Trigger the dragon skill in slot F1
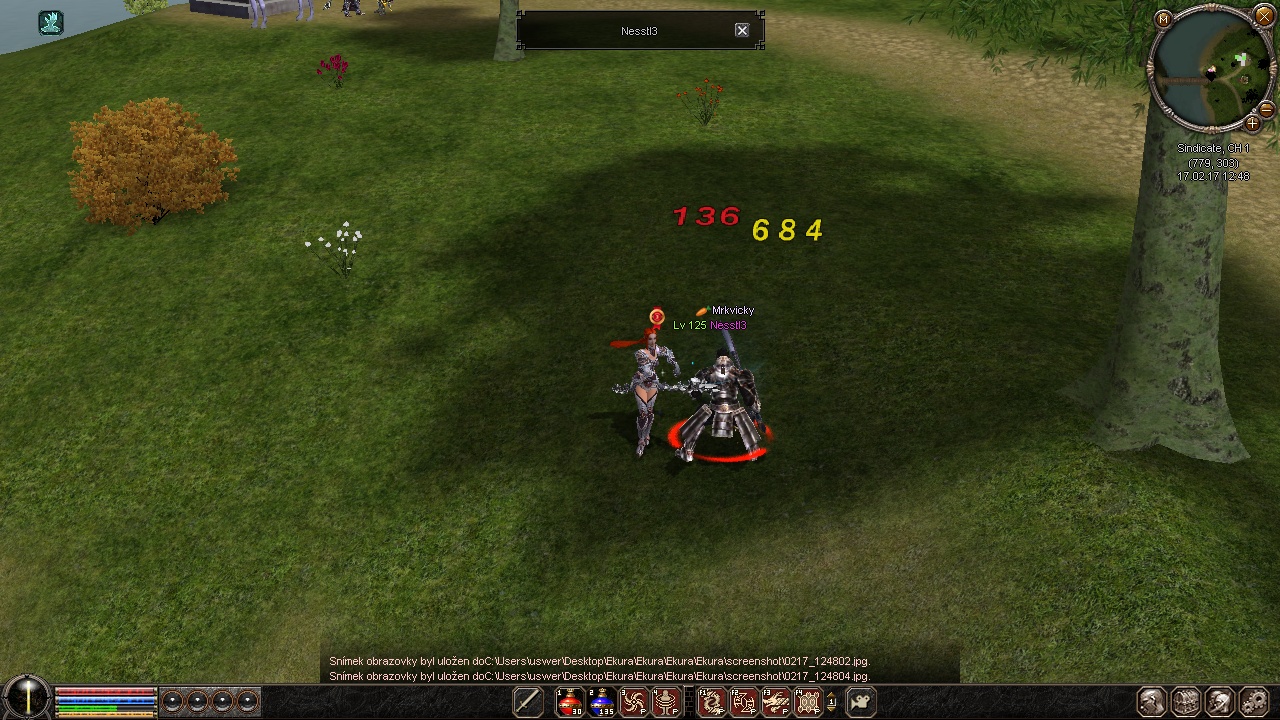1280x720 pixels. [x=712, y=702]
